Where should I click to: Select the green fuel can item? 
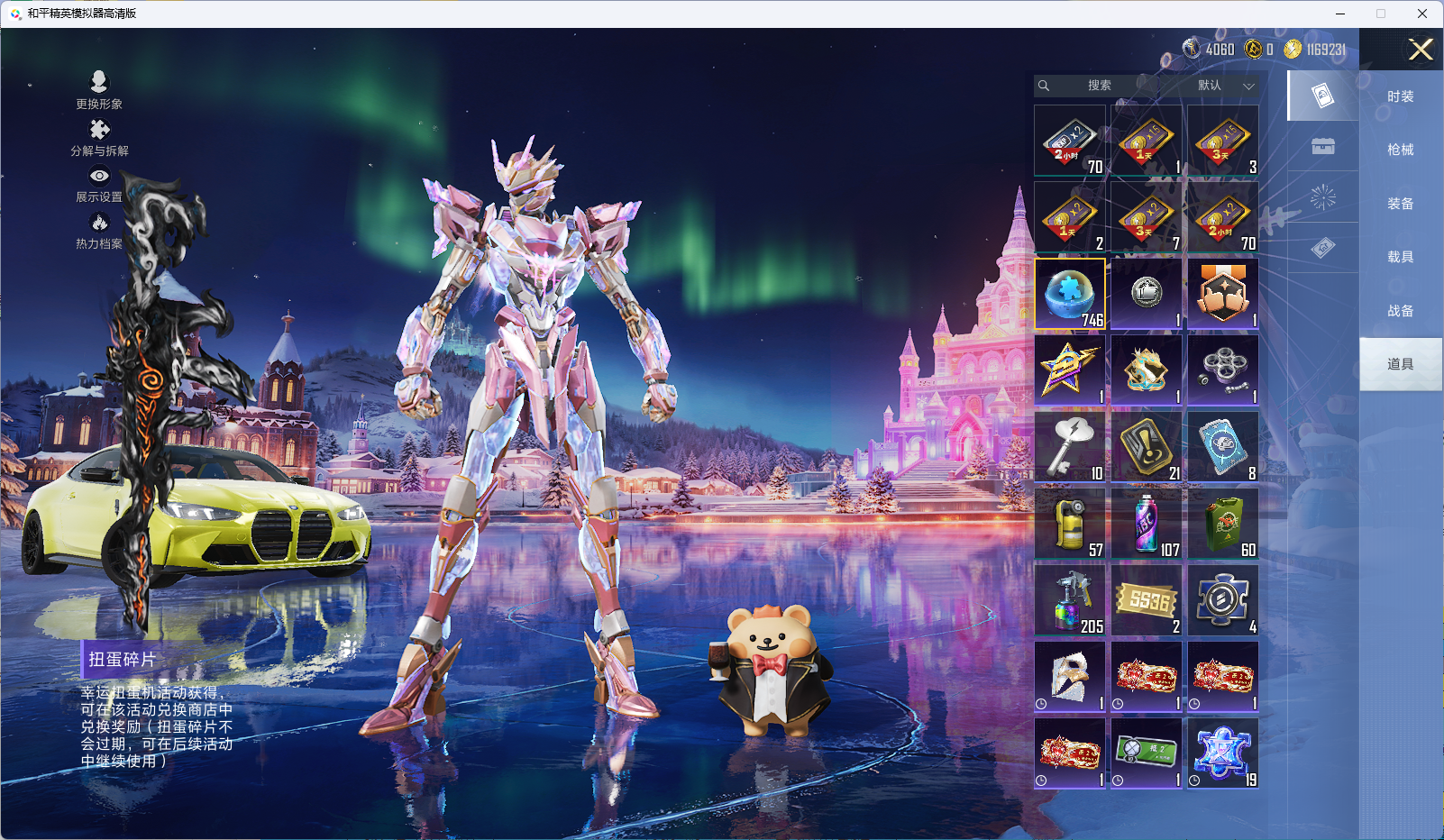(x=1223, y=524)
